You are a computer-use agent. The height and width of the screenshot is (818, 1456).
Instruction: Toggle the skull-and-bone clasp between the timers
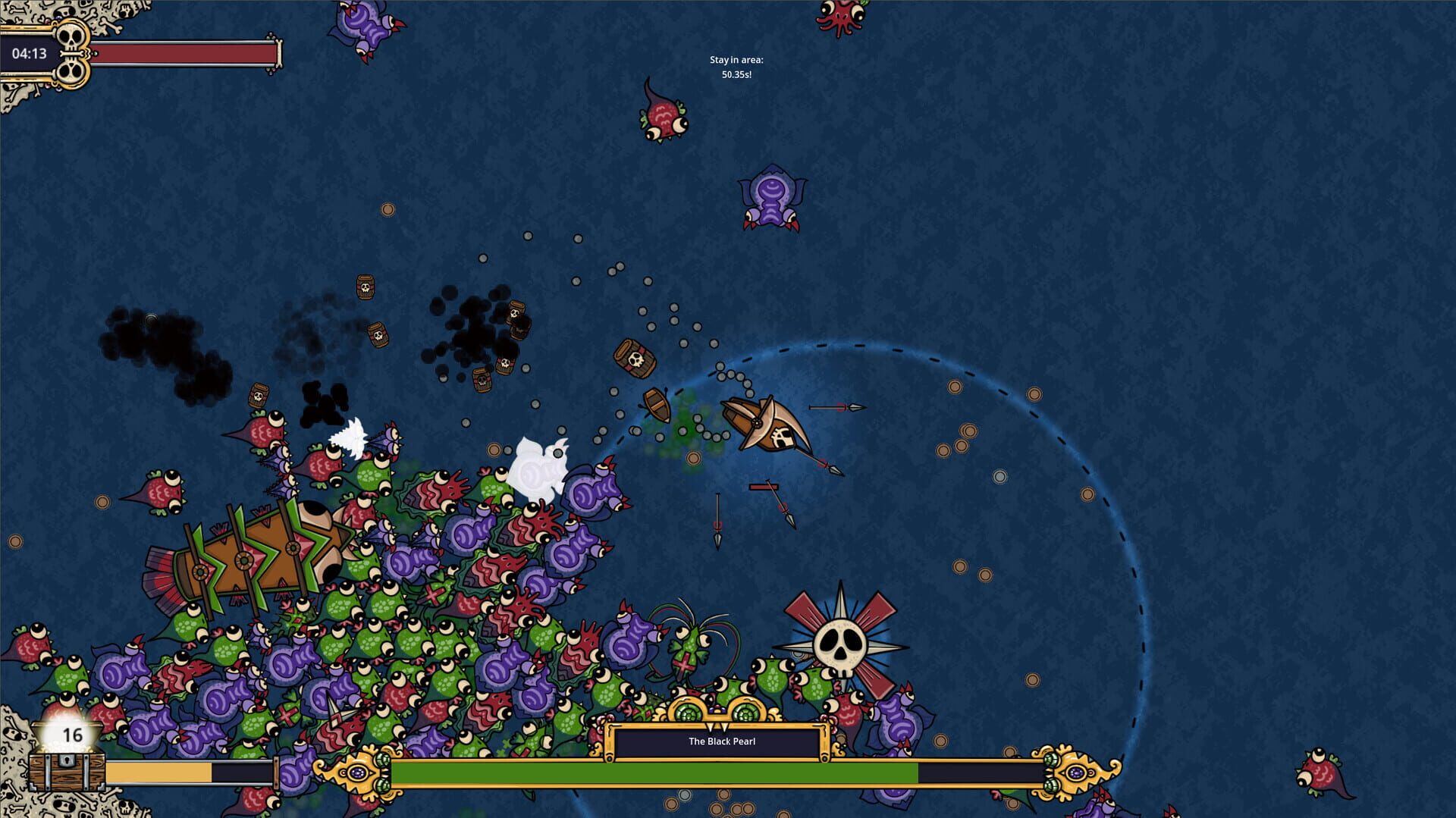click(x=74, y=53)
